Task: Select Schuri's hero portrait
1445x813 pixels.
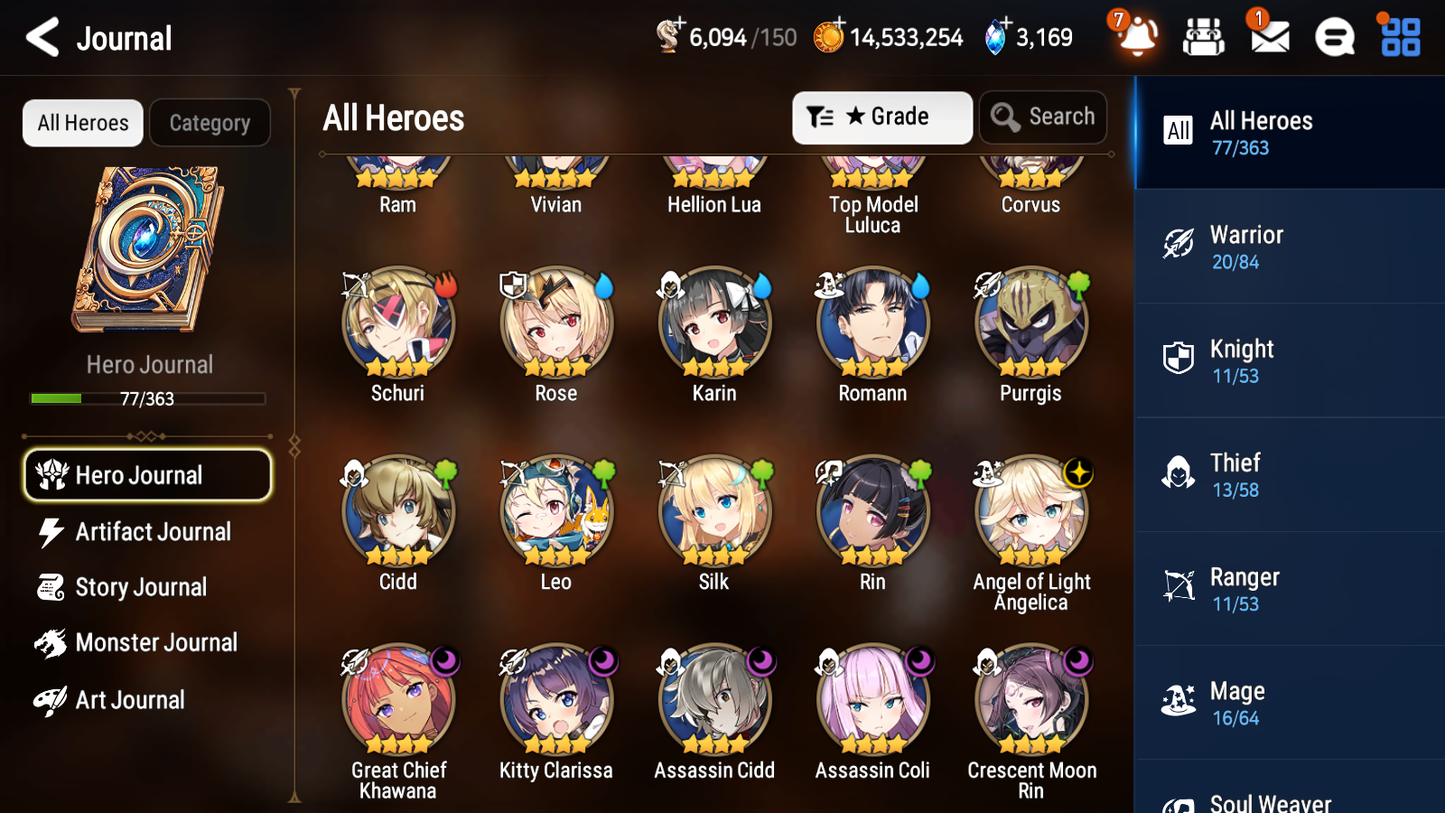Action: (397, 322)
